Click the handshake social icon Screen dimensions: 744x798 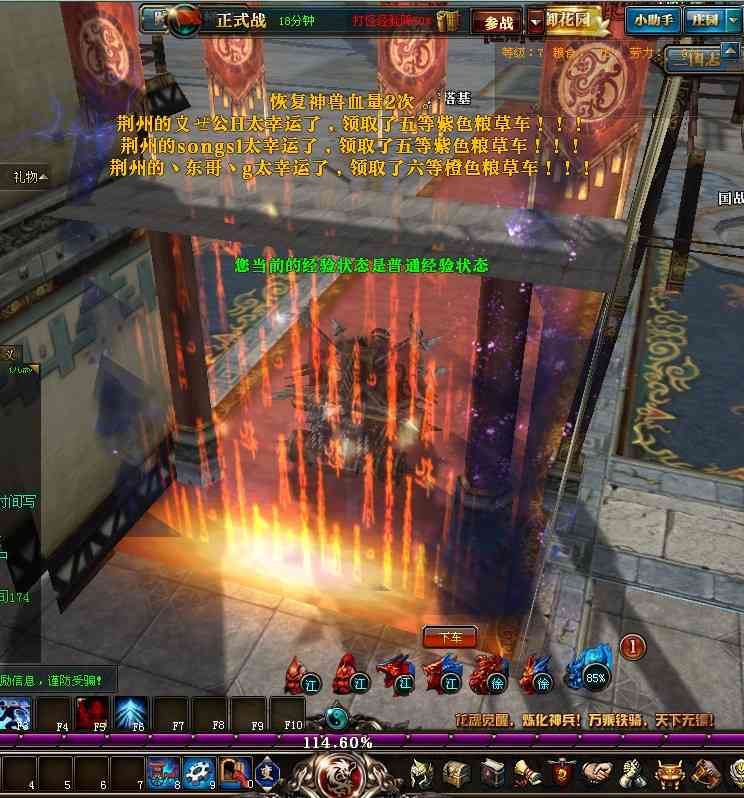[598, 773]
